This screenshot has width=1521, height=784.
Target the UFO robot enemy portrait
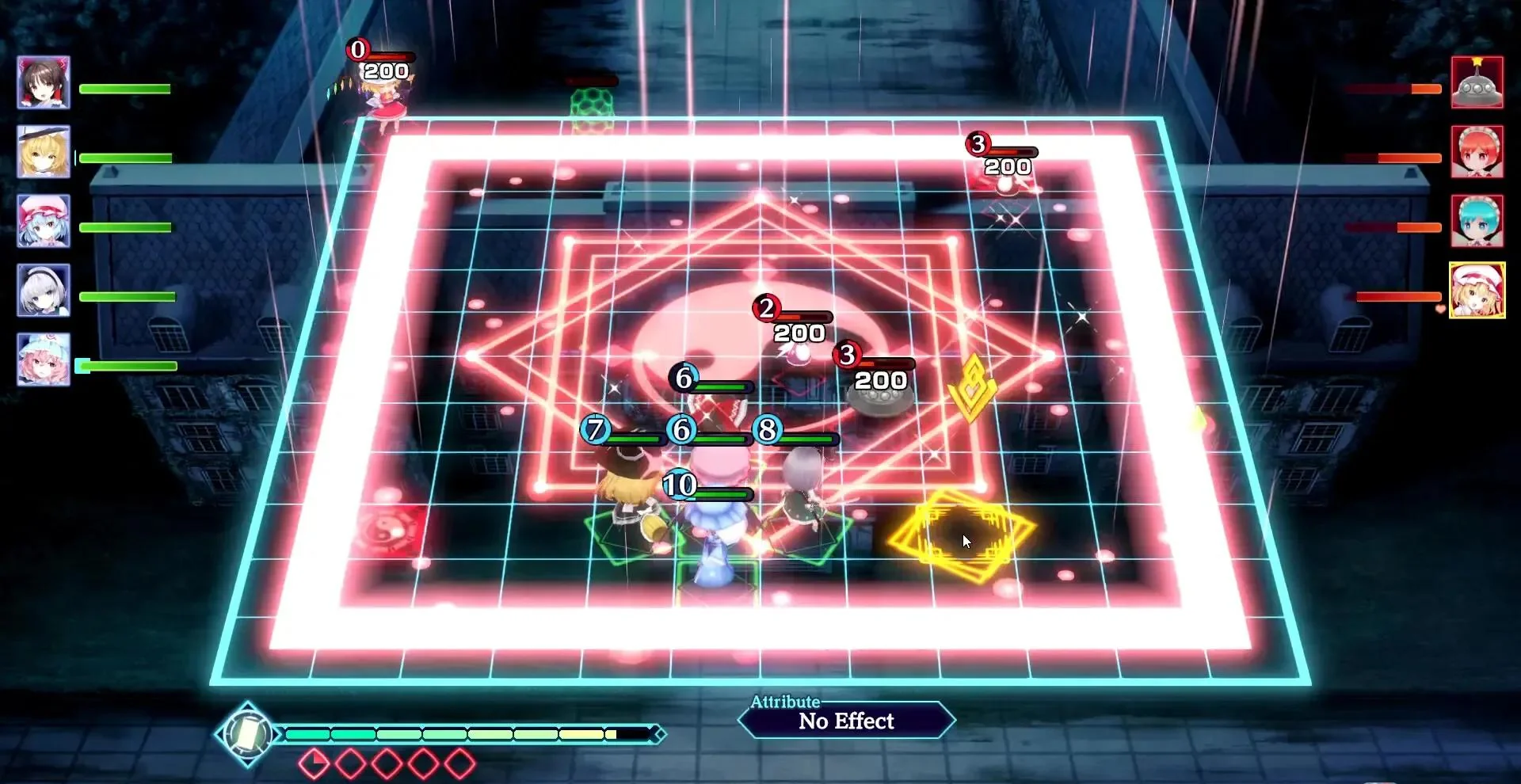[1477, 82]
